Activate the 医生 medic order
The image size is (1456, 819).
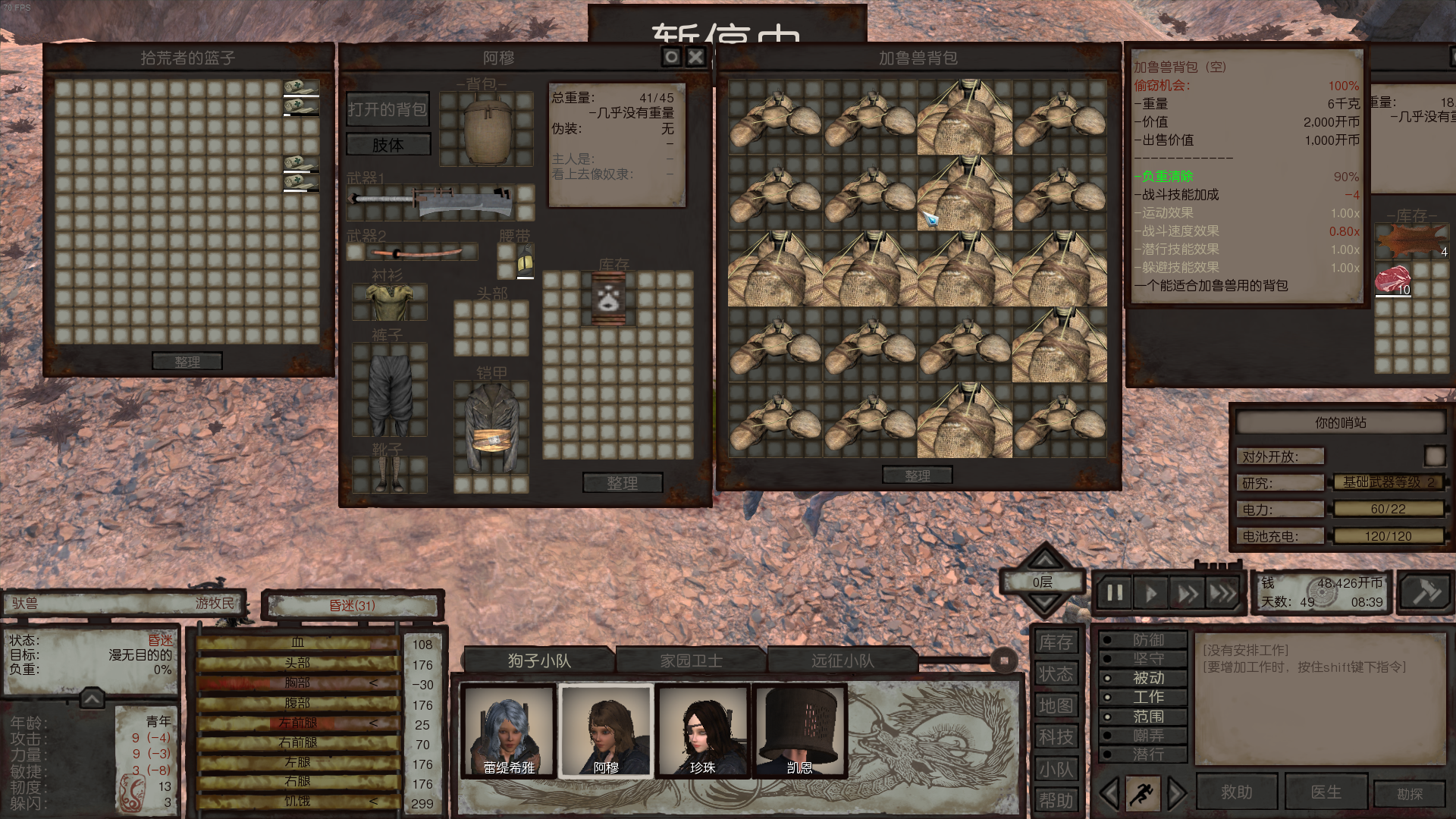[x=1326, y=792]
